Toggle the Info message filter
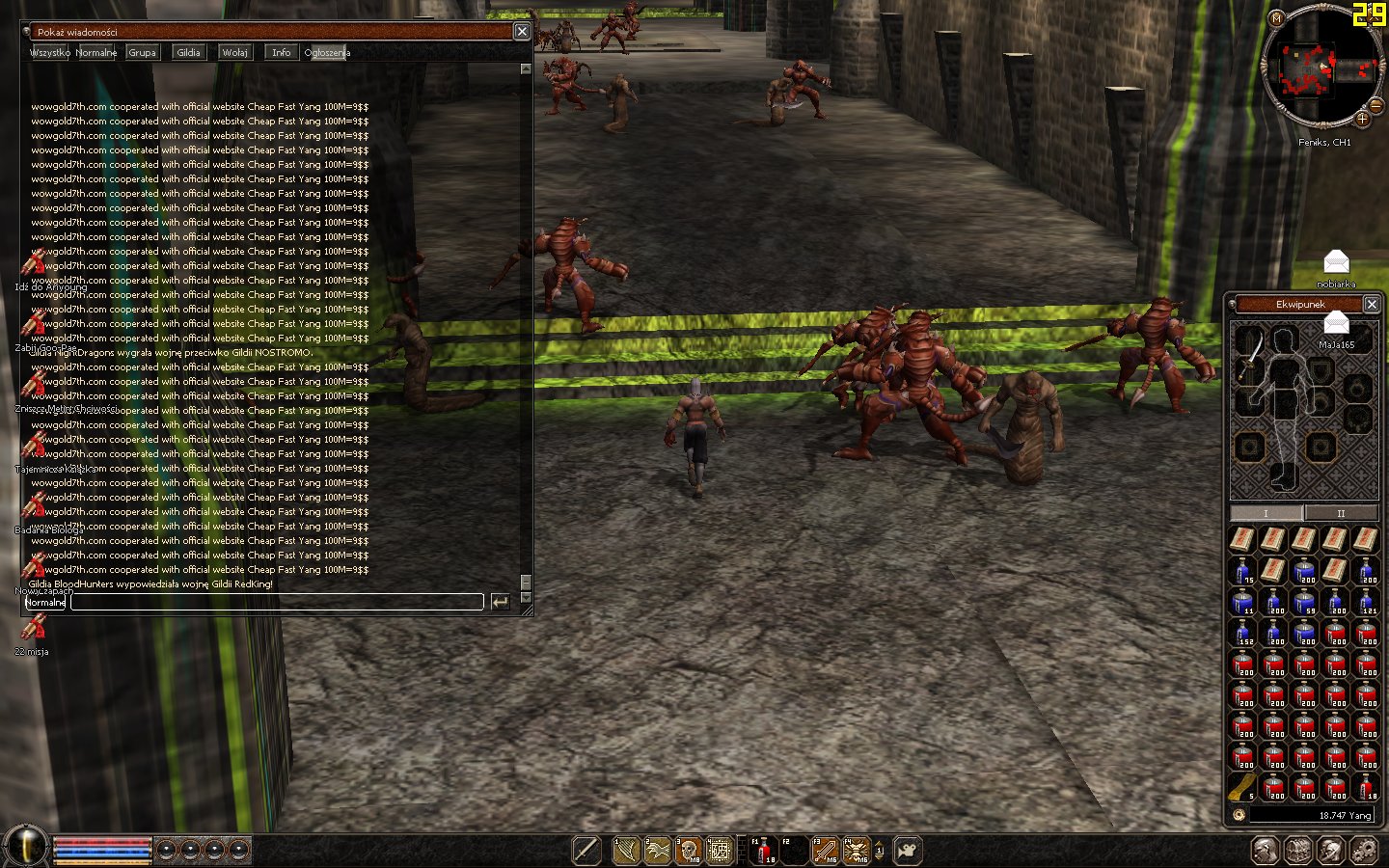Image resolution: width=1389 pixels, height=868 pixels. coord(281,52)
